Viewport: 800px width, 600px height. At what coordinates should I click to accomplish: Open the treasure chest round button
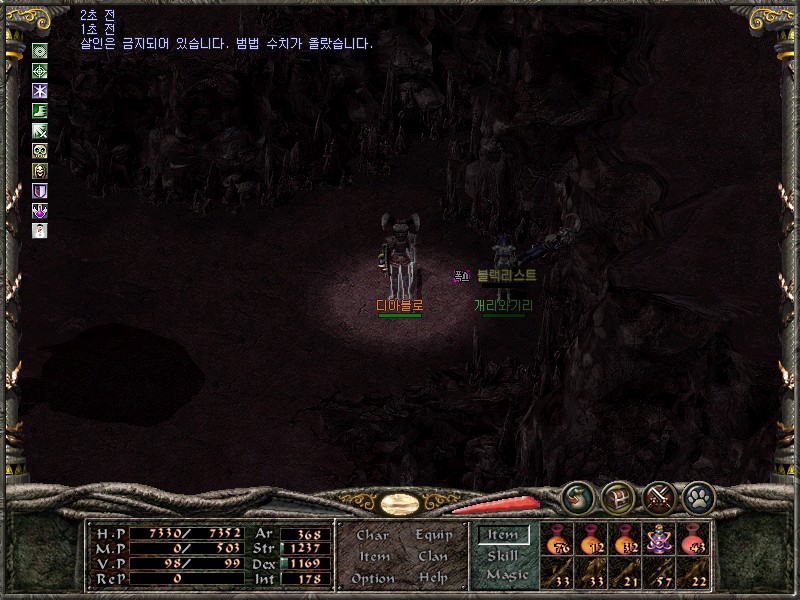click(x=617, y=496)
